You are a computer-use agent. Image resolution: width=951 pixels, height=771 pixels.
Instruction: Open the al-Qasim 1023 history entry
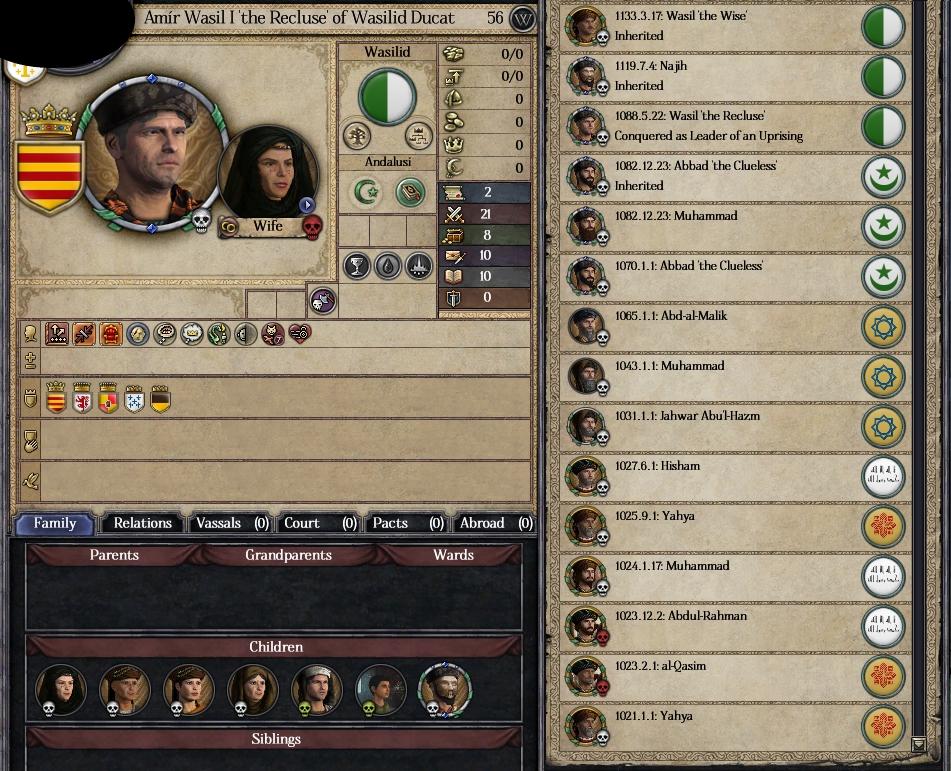click(710, 676)
